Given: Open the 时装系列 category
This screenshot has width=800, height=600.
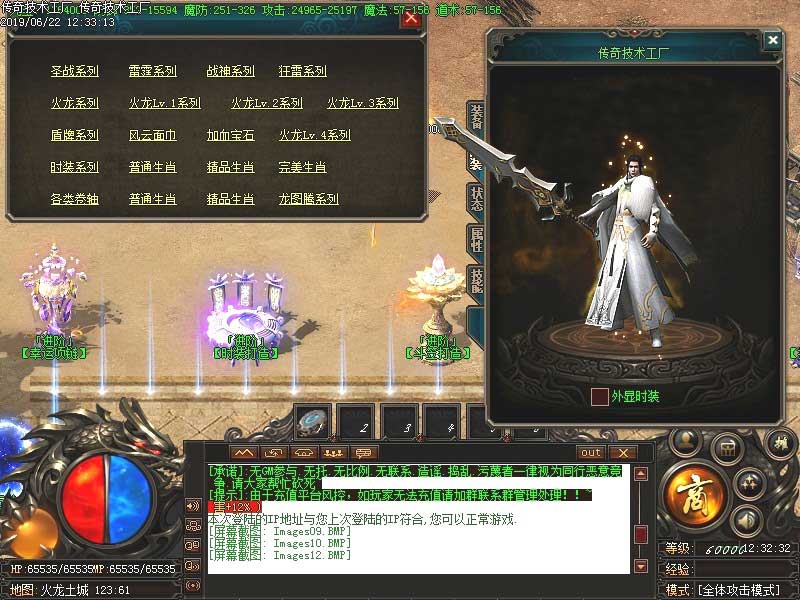Looking at the screenshot, I should click(75, 168).
